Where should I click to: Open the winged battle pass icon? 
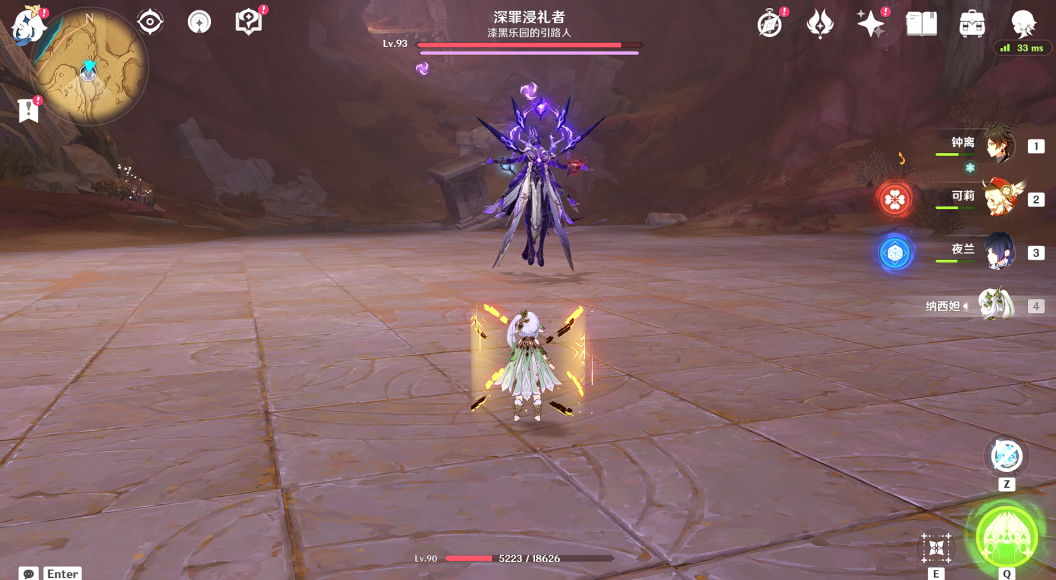[820, 24]
